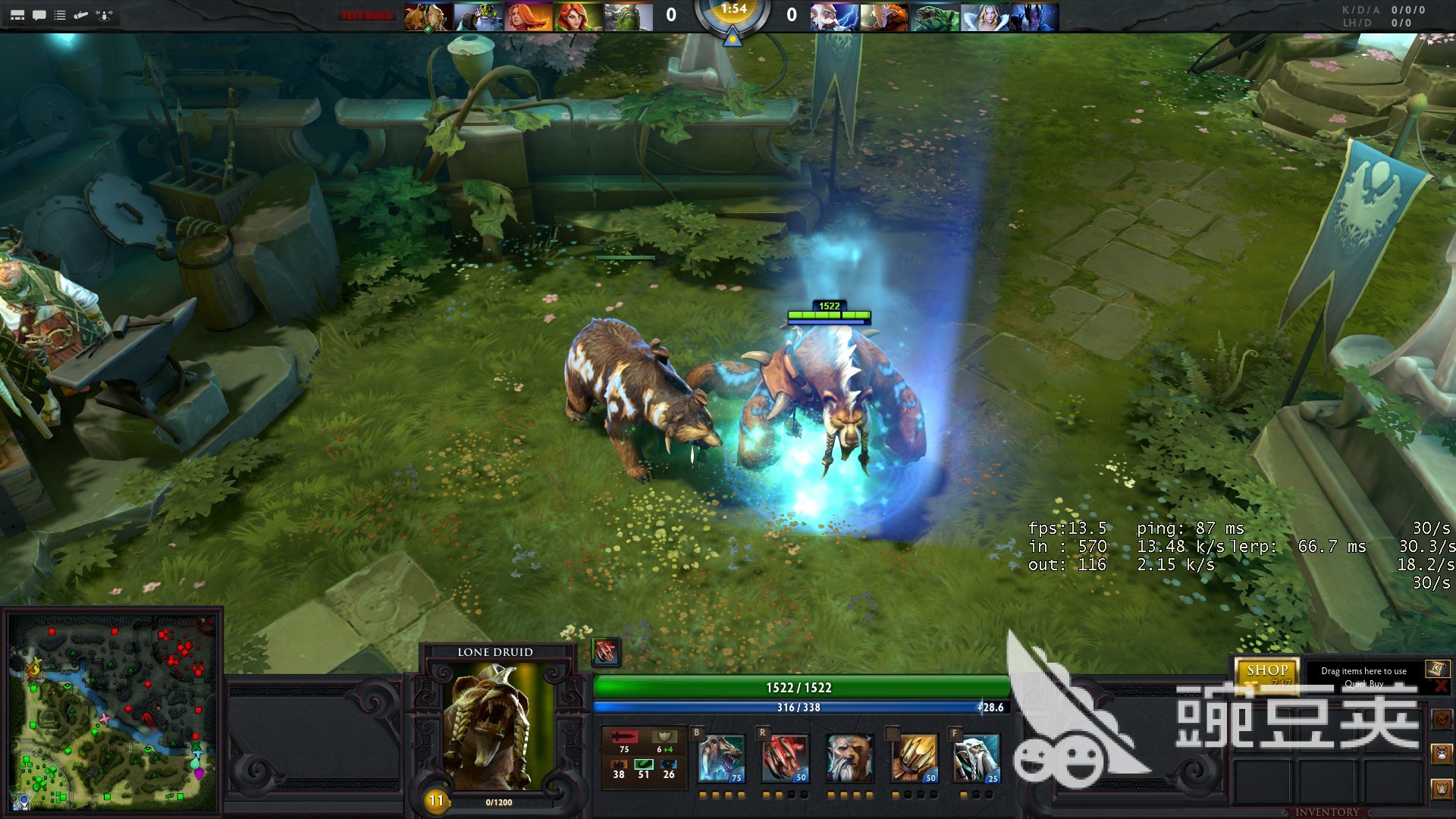The image size is (1456, 819).
Task: Cast the Rabid ability bound to R
Action: [787, 758]
